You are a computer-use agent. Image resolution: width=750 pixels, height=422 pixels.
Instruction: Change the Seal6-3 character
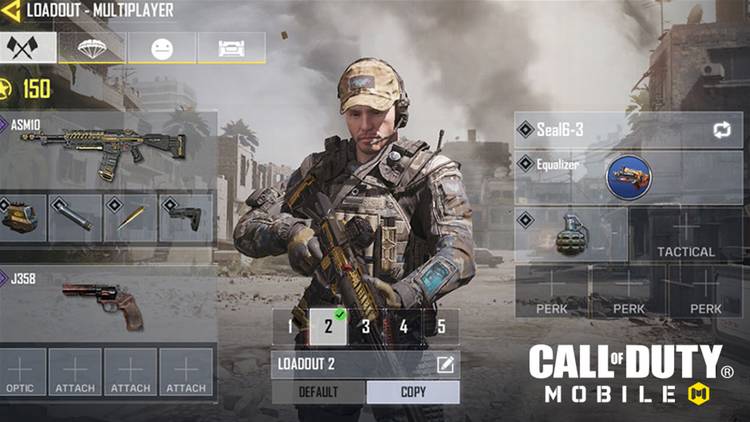[x=721, y=130]
